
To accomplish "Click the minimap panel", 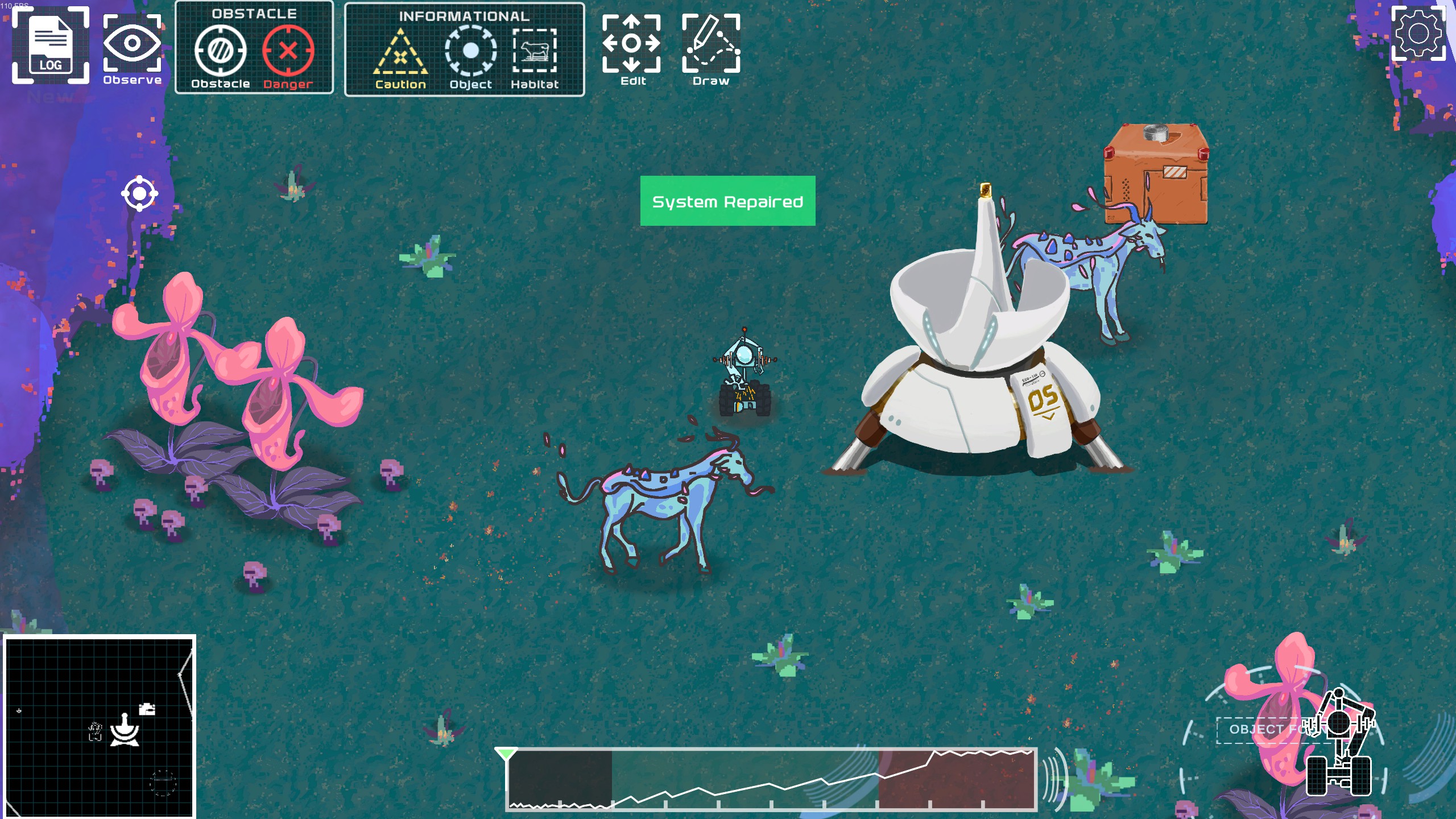I will pos(100,726).
